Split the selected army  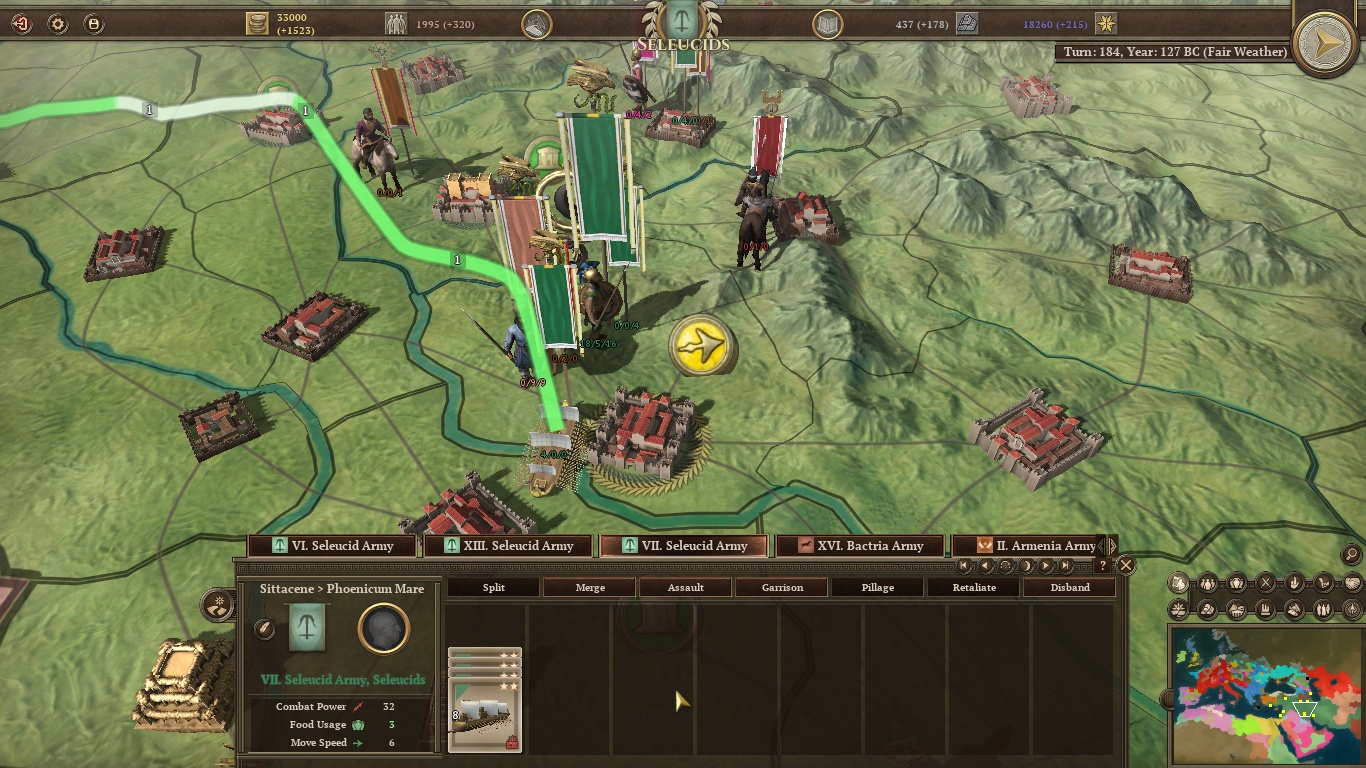point(493,588)
